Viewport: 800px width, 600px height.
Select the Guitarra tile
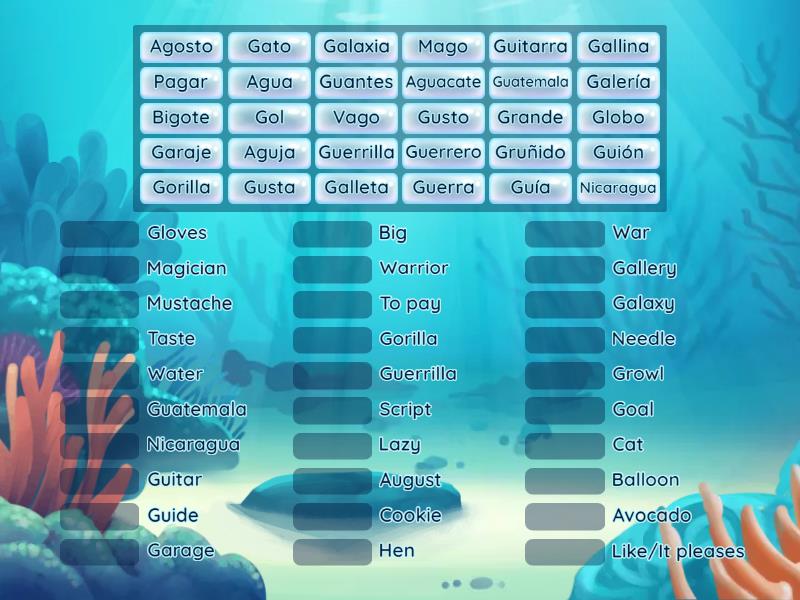click(x=531, y=47)
